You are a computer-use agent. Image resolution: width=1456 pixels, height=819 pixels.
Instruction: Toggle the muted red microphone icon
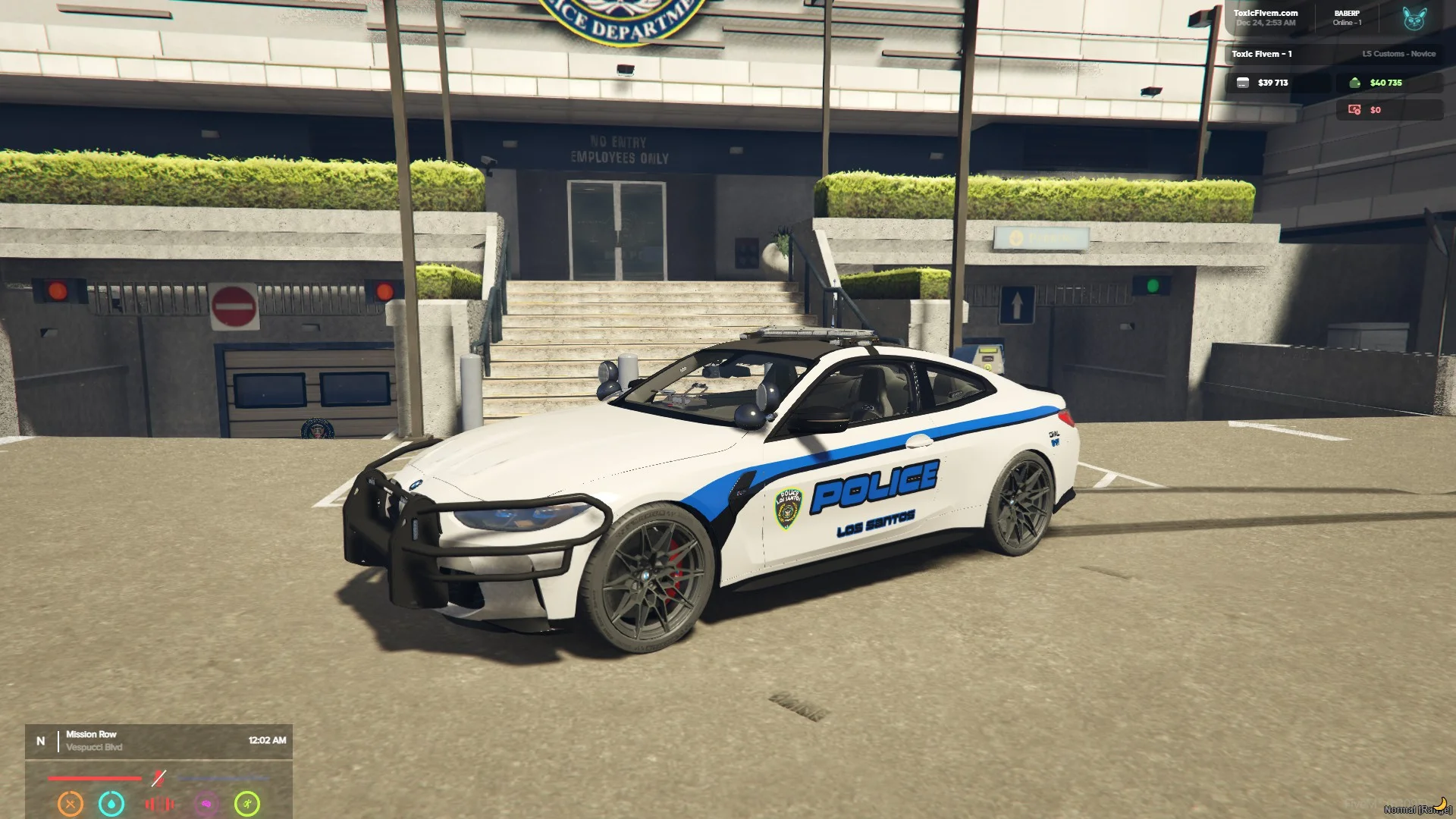(x=158, y=778)
